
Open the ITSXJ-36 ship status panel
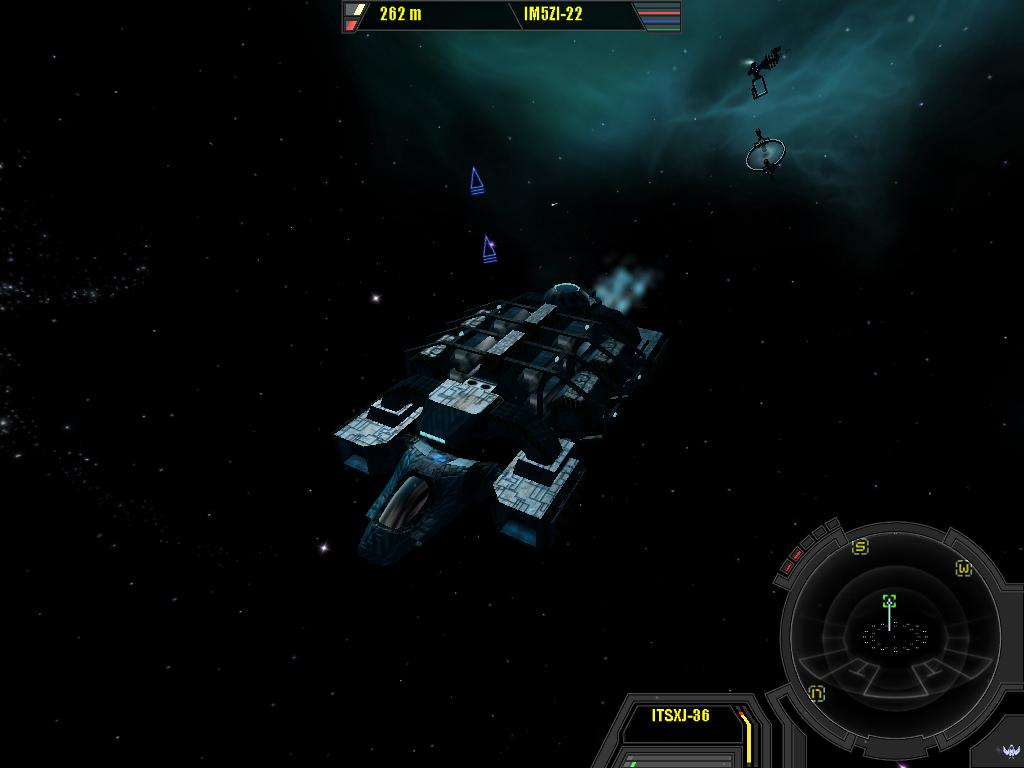pyautogui.click(x=680, y=715)
